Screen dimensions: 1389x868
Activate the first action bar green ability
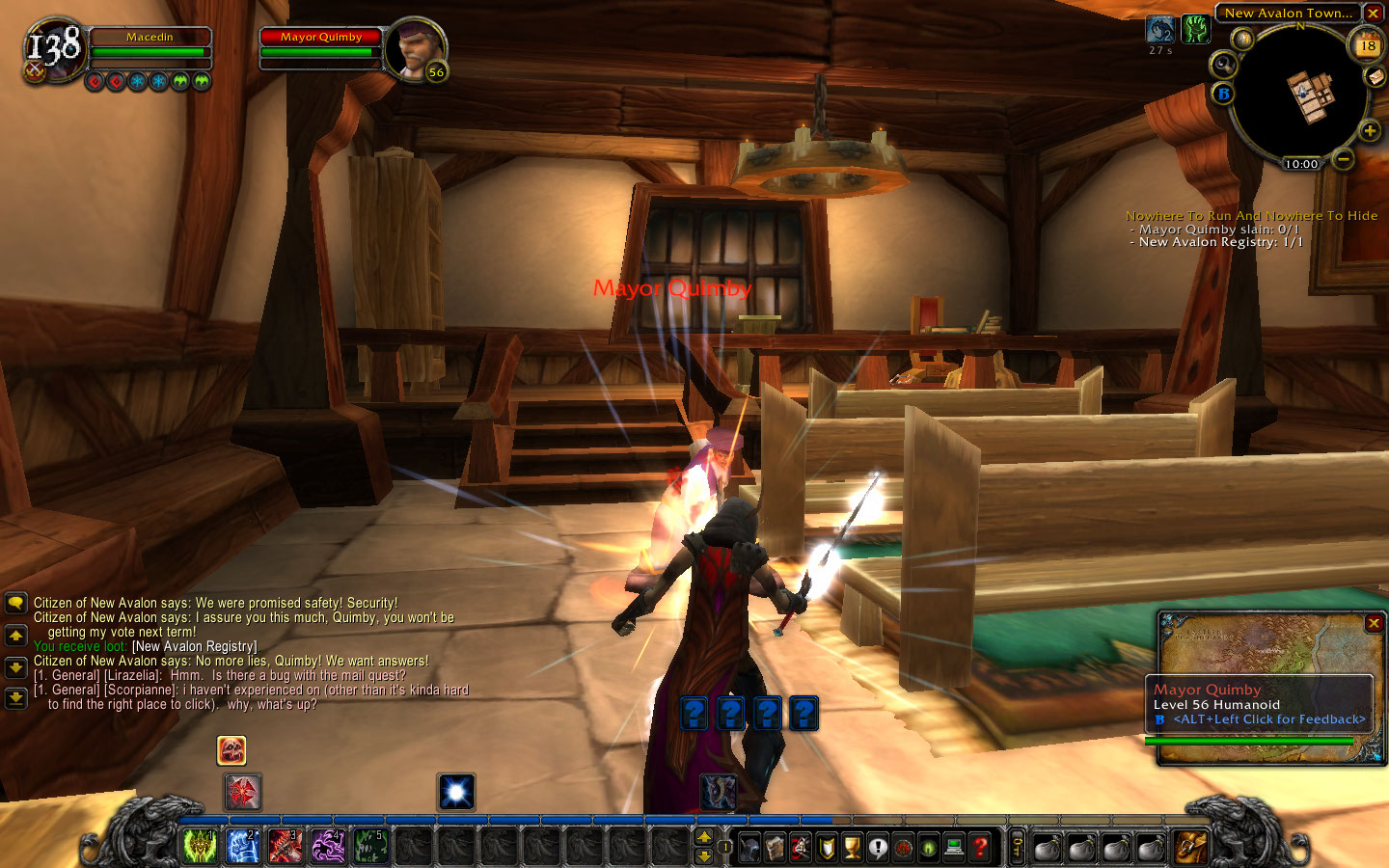pos(200,847)
